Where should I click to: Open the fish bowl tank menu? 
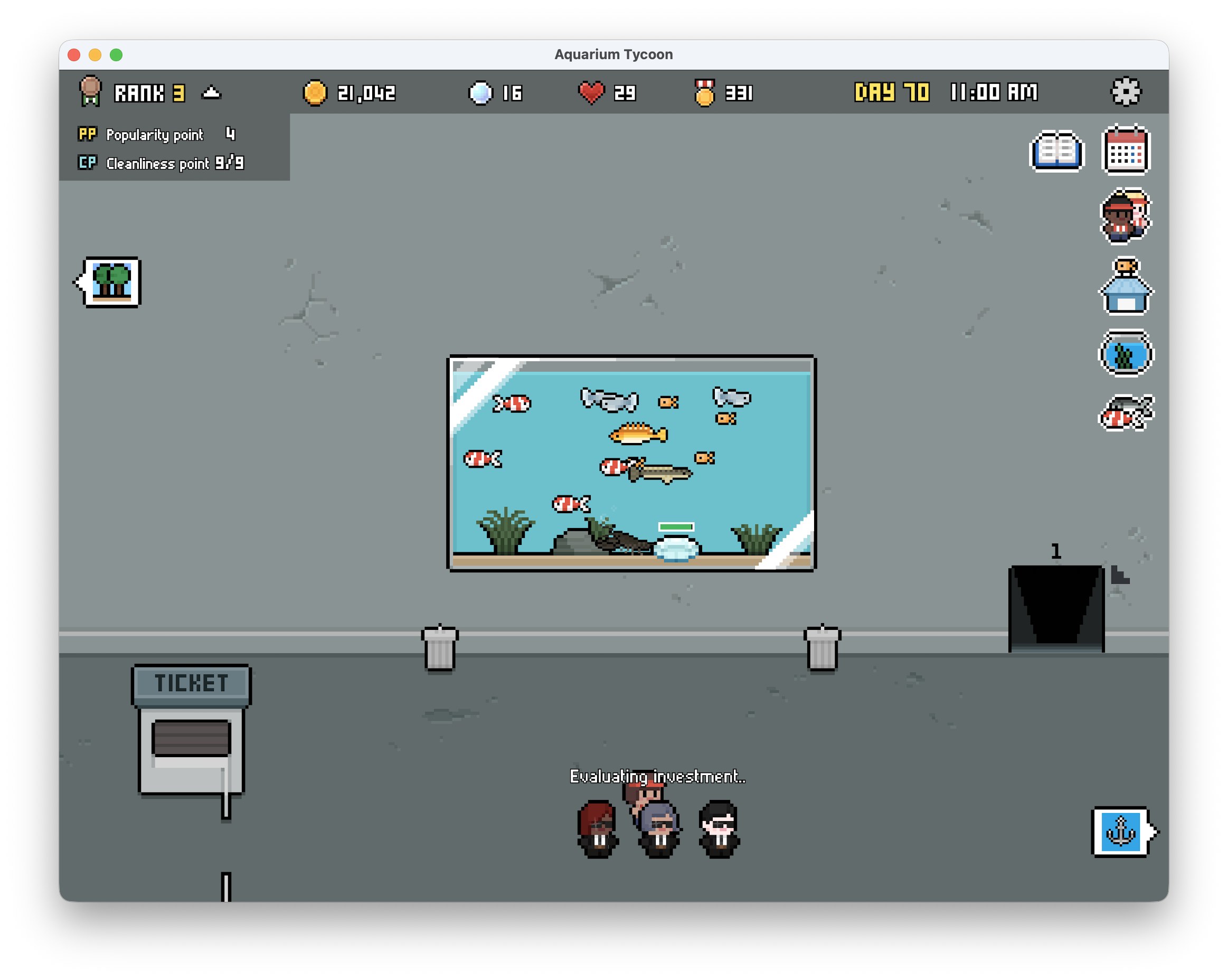(1125, 353)
